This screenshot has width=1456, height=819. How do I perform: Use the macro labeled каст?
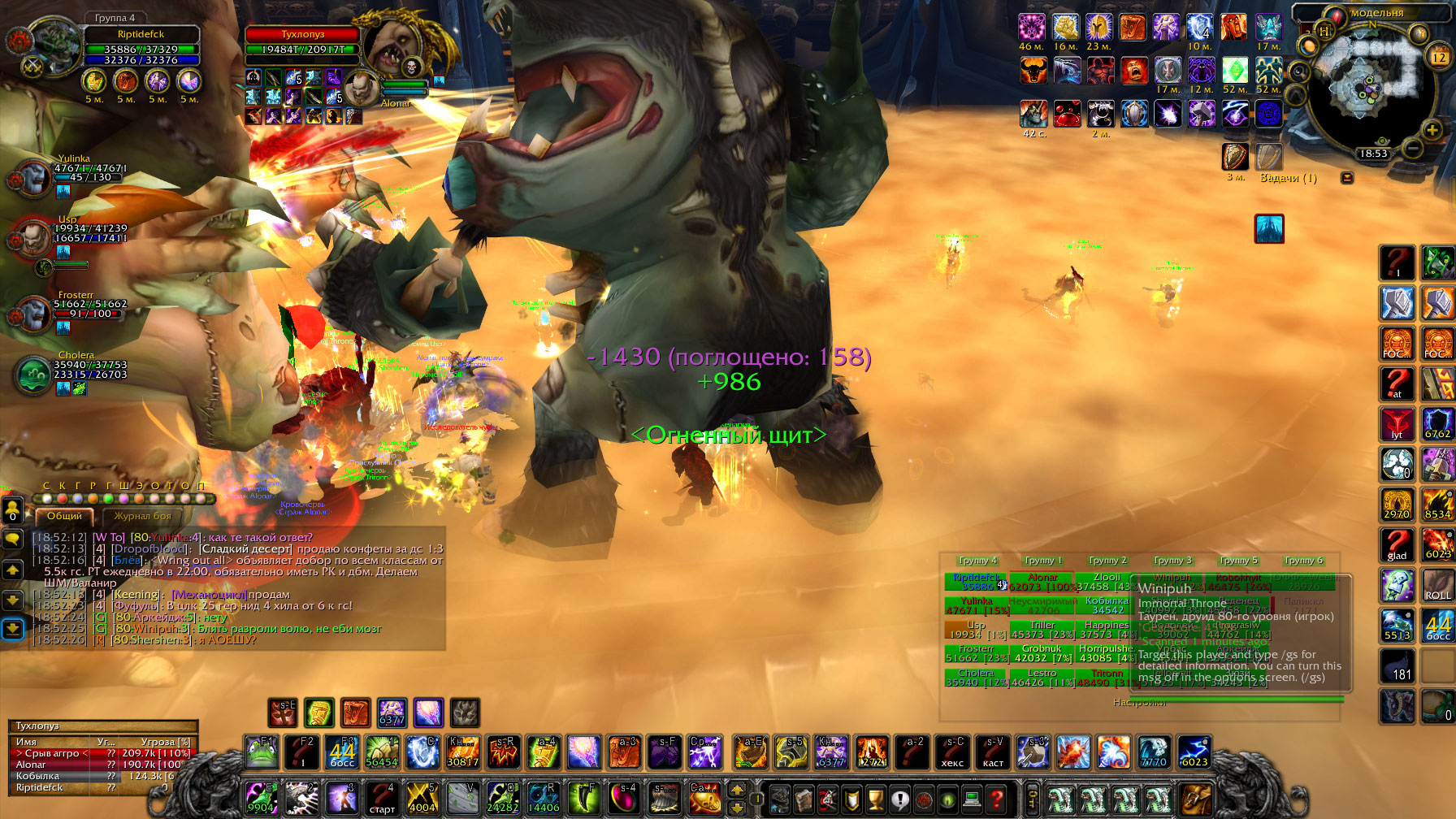993,752
